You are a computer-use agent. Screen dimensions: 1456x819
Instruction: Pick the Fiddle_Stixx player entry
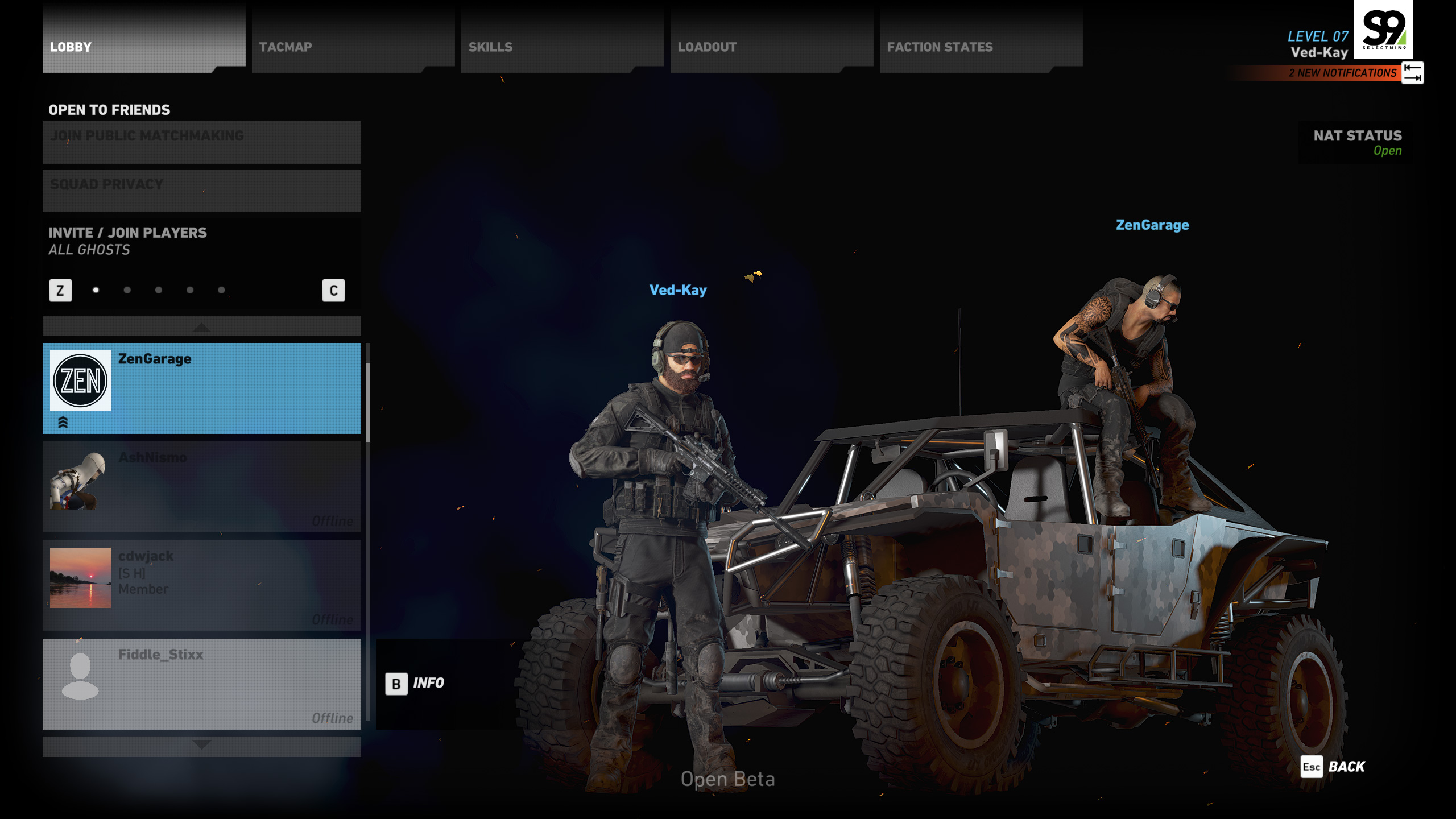coord(201,684)
